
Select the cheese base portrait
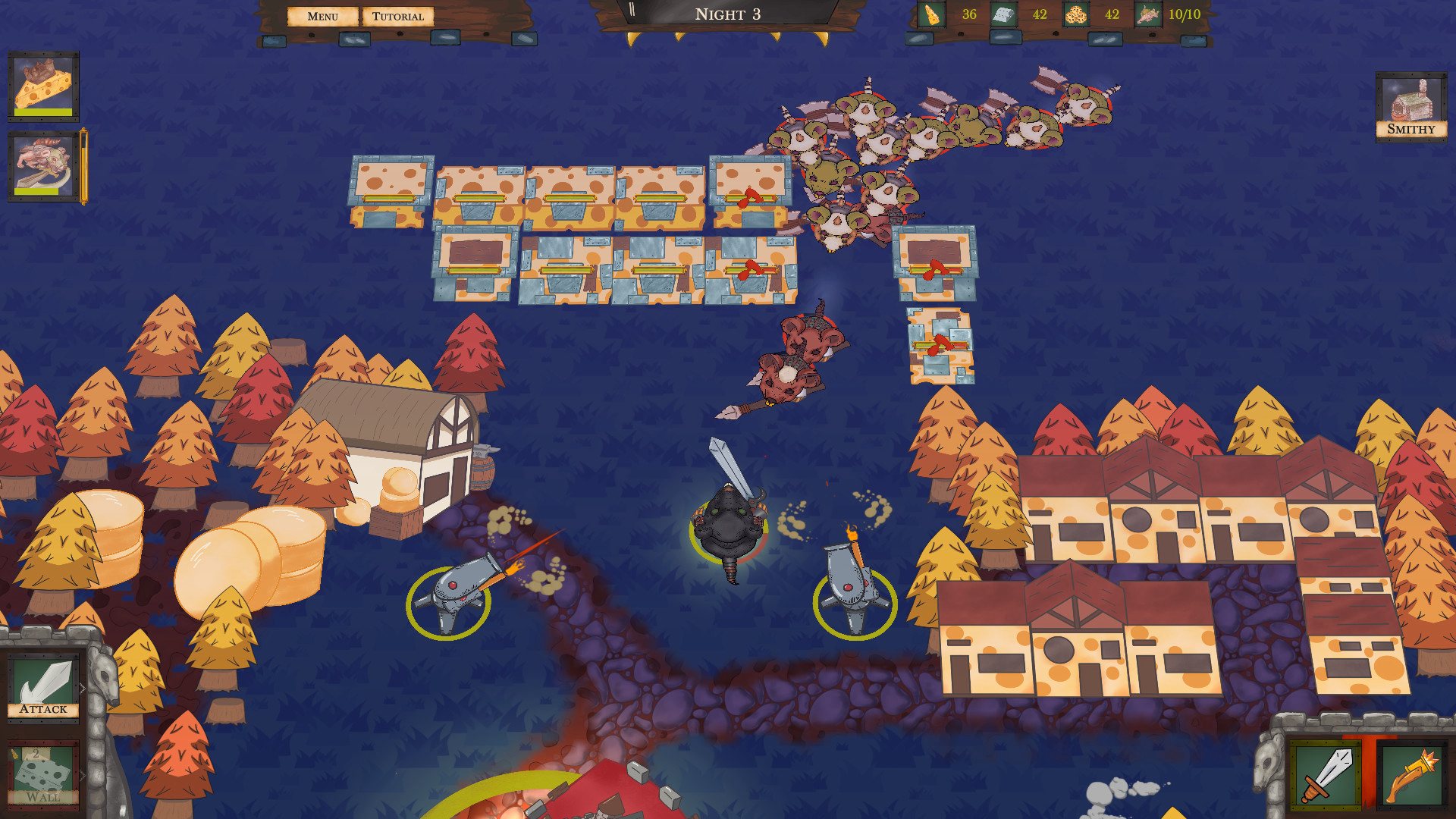click(x=44, y=86)
